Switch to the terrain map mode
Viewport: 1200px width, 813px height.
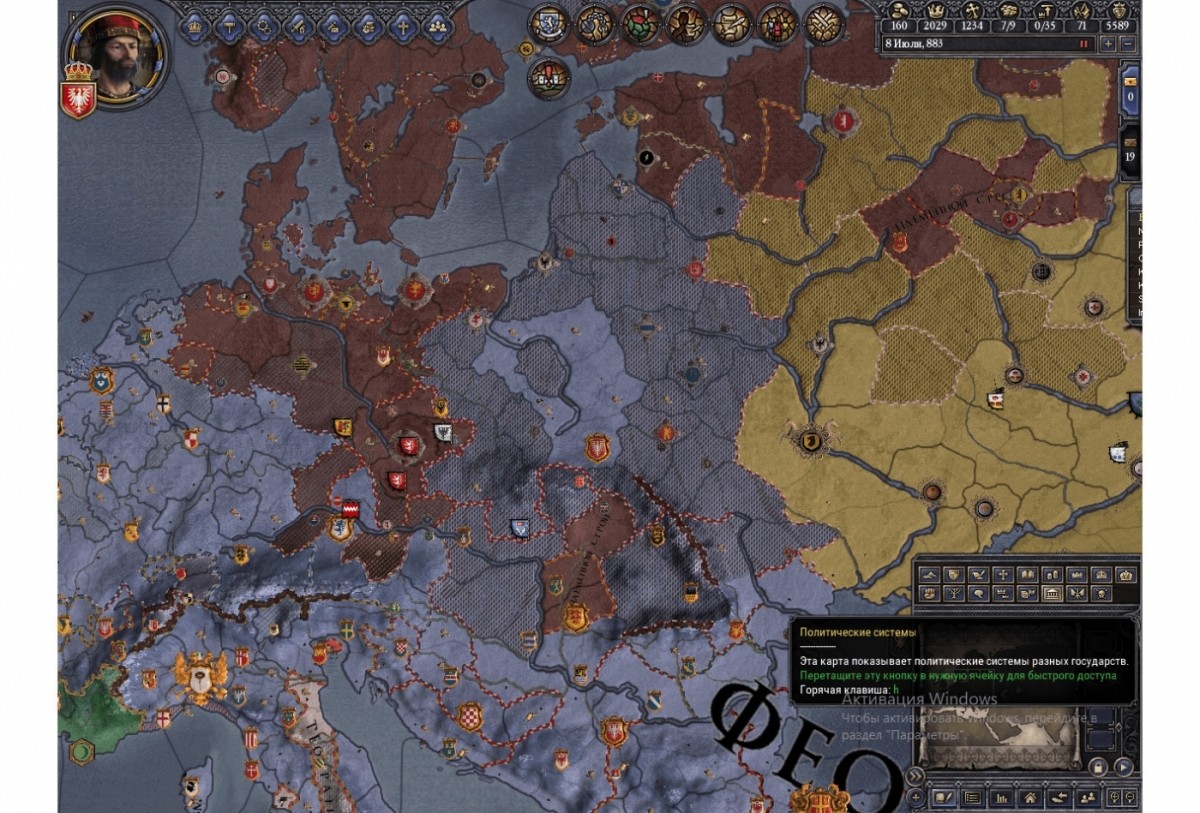coord(929,575)
